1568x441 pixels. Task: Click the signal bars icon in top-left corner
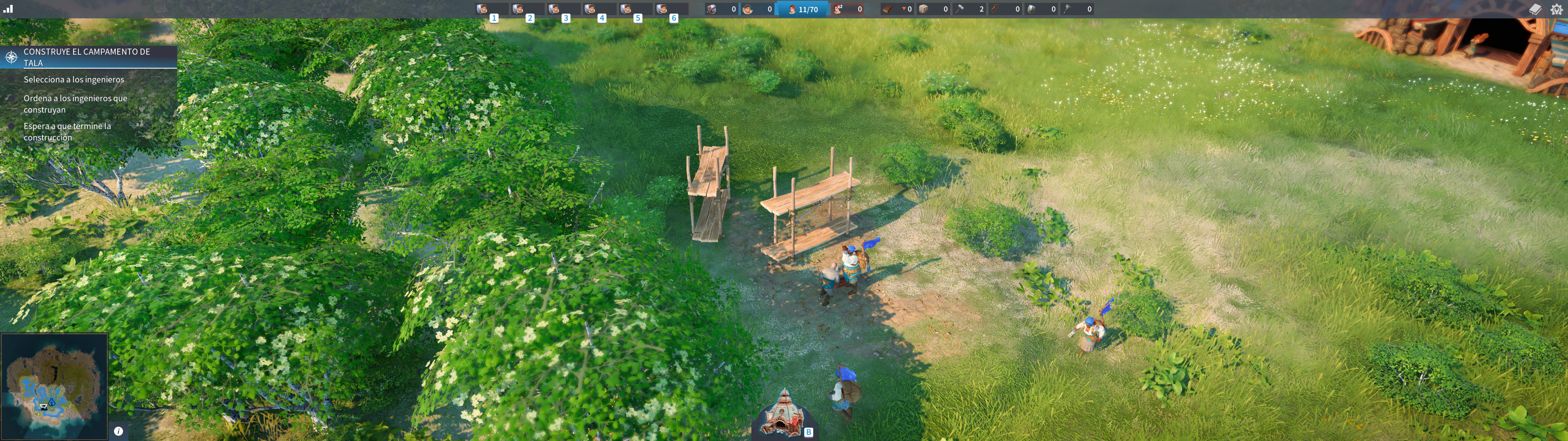tap(8, 9)
